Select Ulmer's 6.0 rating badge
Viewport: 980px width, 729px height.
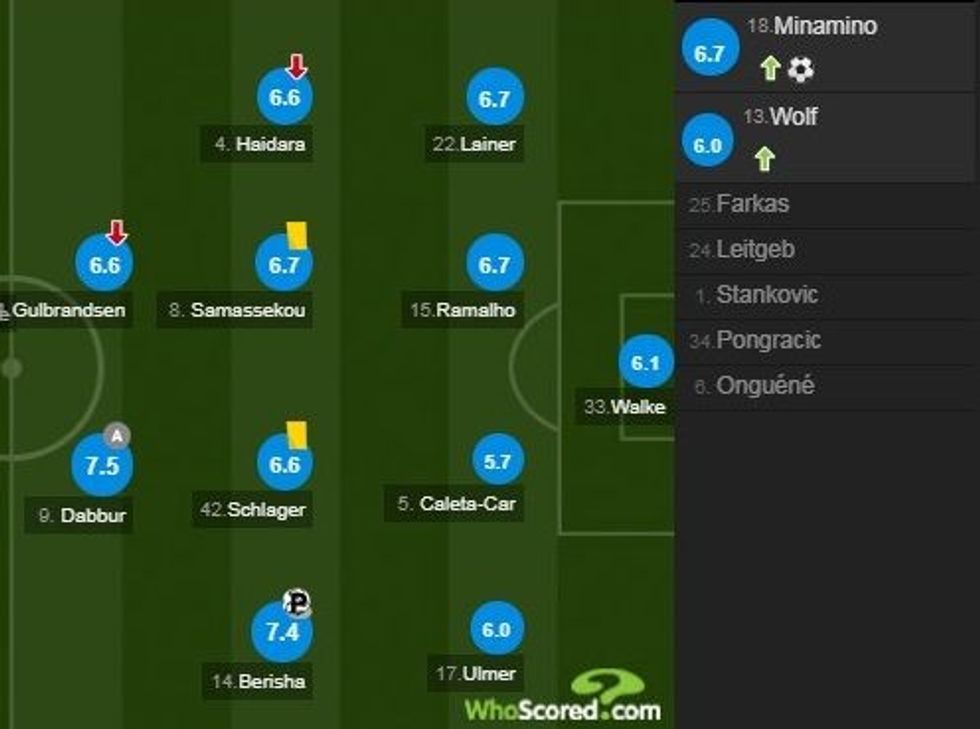(x=496, y=630)
